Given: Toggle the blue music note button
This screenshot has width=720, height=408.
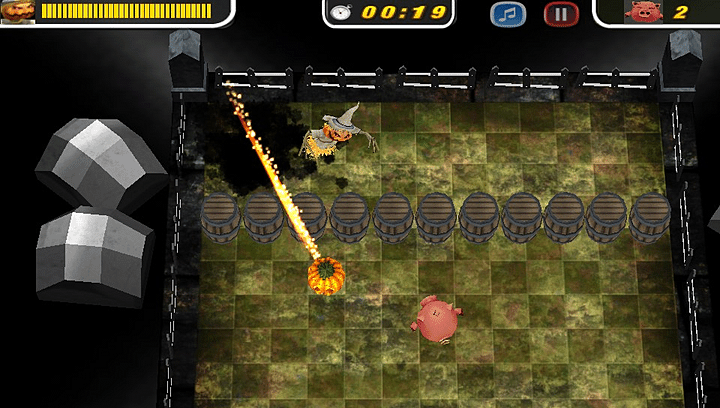Looking at the screenshot, I should 508,14.
